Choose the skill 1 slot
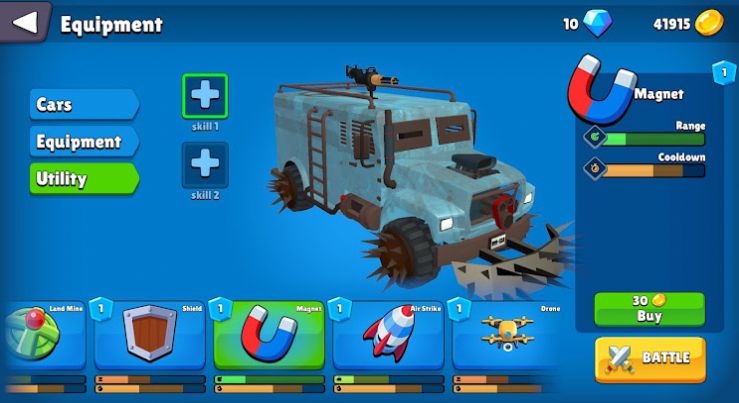The image size is (739, 403). pyautogui.click(x=204, y=96)
